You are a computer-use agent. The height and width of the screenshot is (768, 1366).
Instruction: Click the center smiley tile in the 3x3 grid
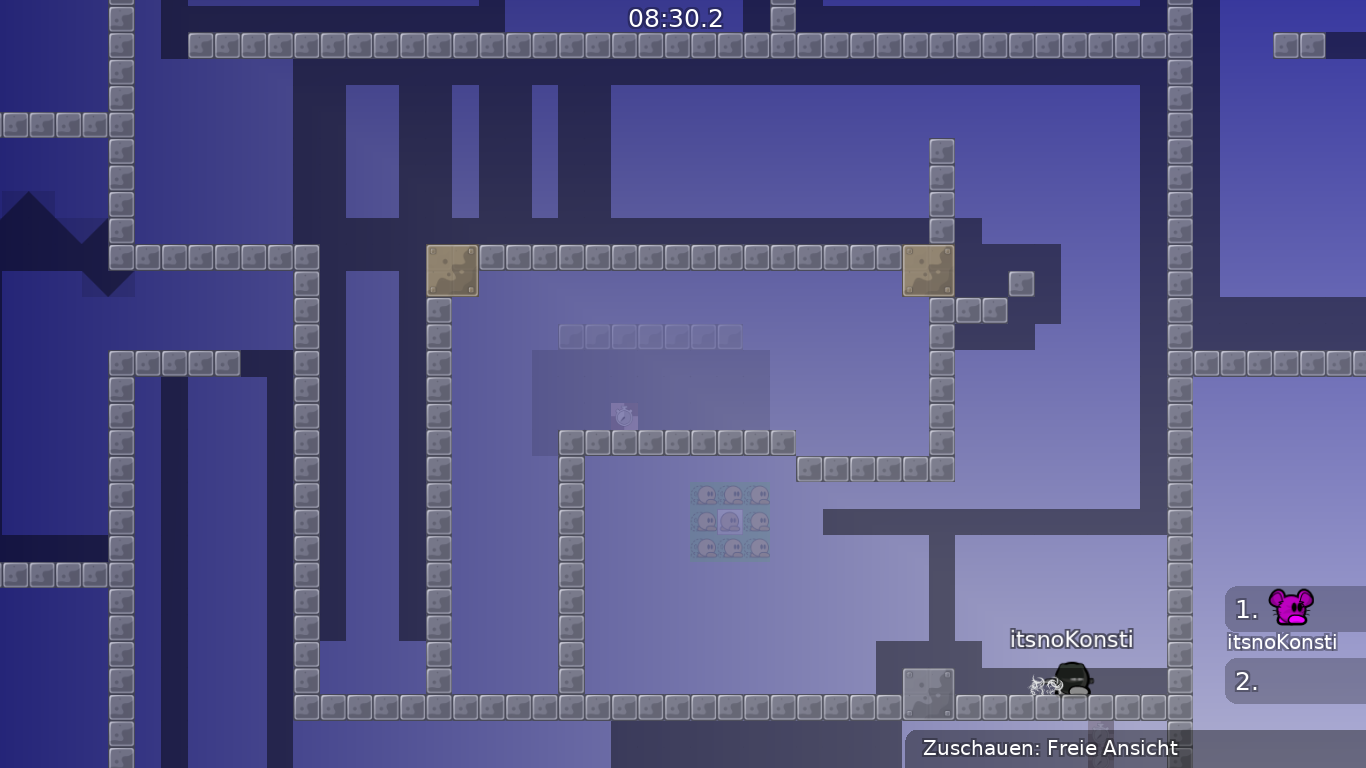click(730, 520)
